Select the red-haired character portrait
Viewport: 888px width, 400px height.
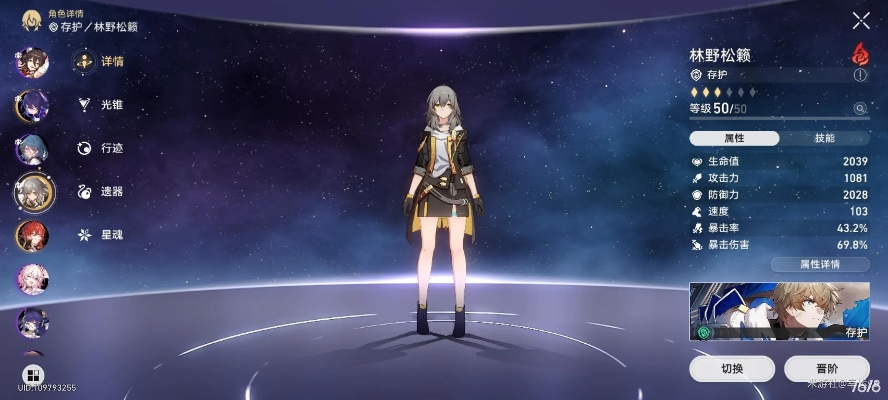(x=31, y=236)
